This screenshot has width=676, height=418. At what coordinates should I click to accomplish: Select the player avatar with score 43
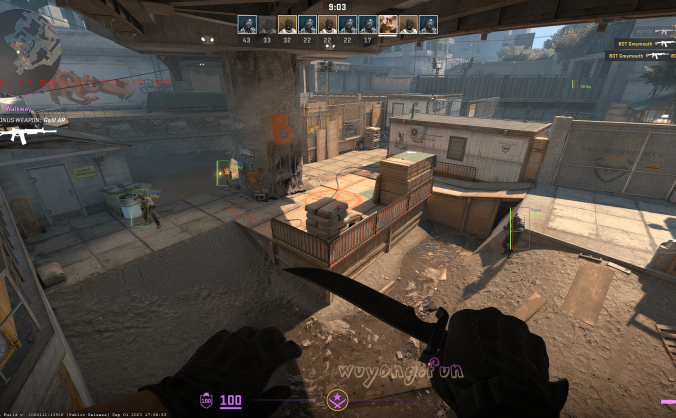pos(247,25)
